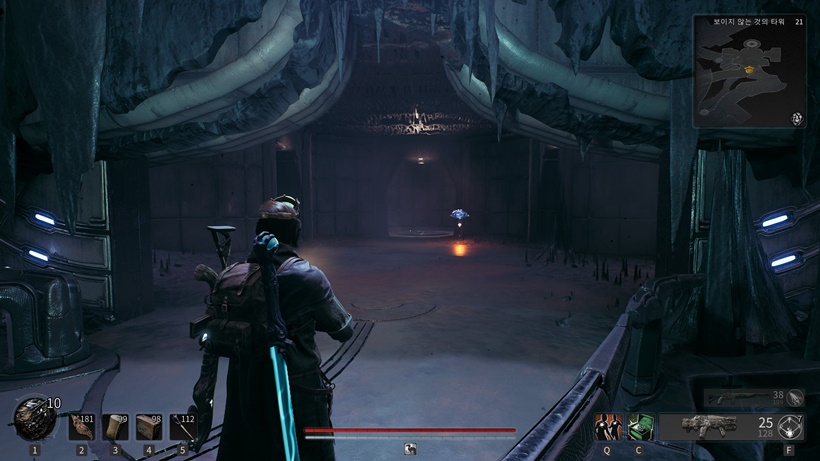Screen dimensions: 820x461
Task: Activate the green crate skill icon
Action: point(640,427)
